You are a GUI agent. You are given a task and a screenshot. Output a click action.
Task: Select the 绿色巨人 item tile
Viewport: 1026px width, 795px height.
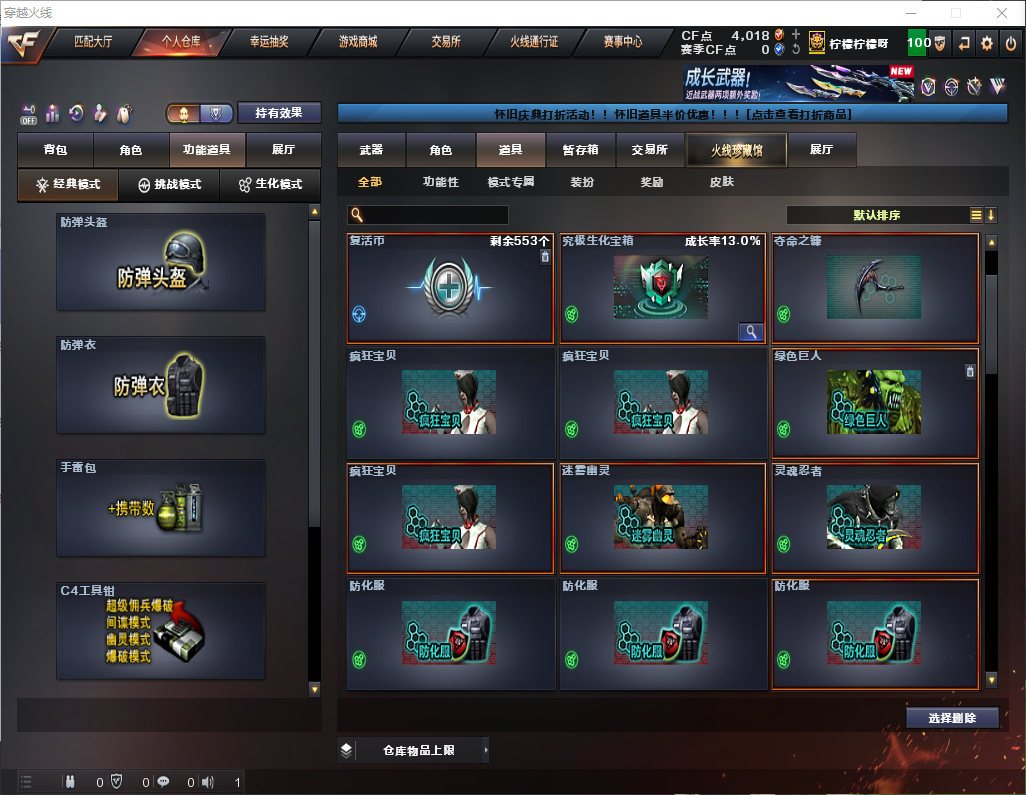coord(875,403)
